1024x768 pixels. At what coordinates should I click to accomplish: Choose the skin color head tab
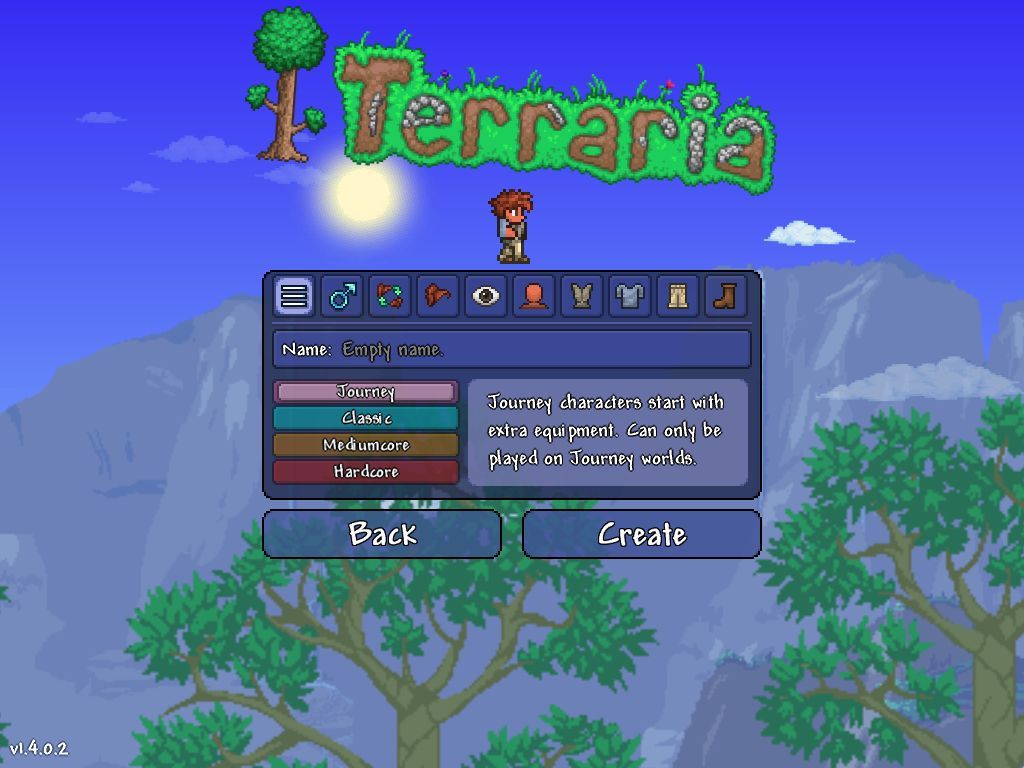[533, 296]
